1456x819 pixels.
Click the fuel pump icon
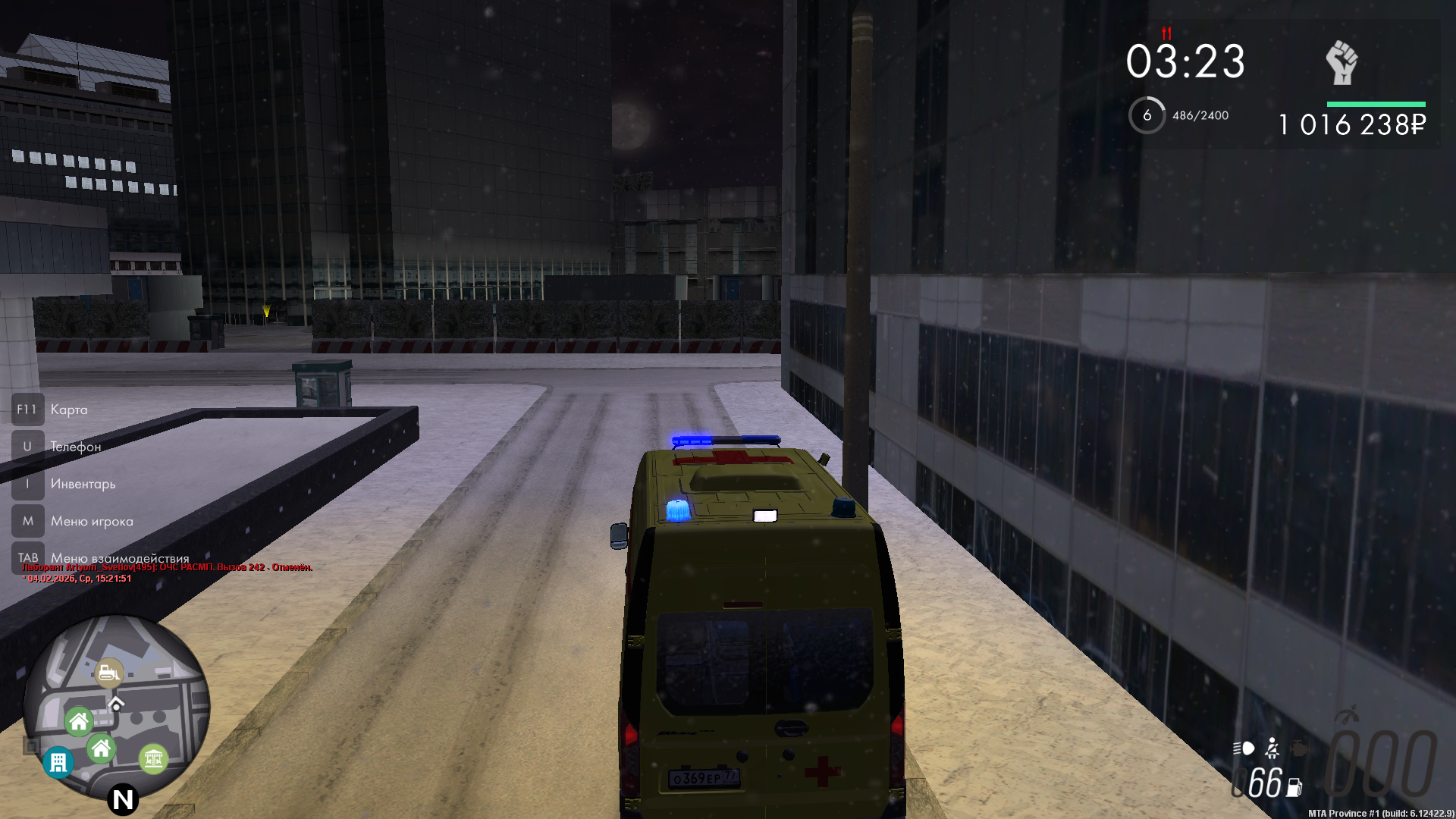1294,788
